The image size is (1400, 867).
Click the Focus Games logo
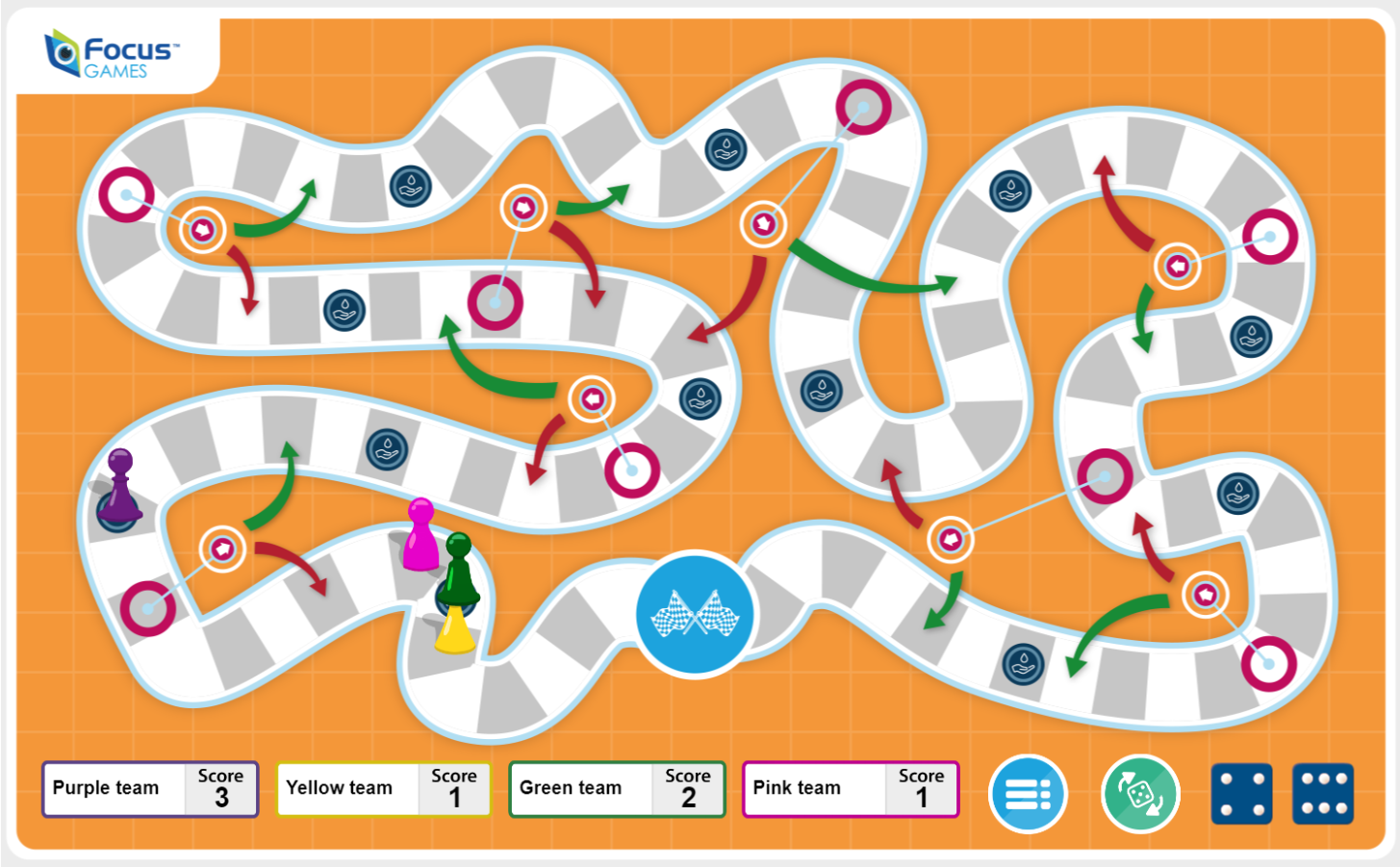(x=114, y=56)
